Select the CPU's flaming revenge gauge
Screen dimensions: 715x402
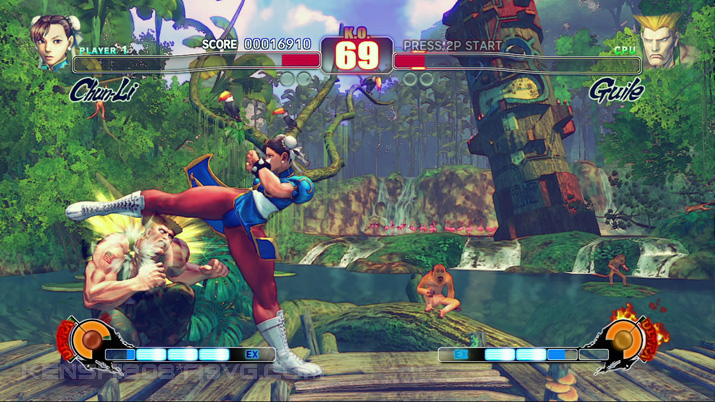click(624, 341)
